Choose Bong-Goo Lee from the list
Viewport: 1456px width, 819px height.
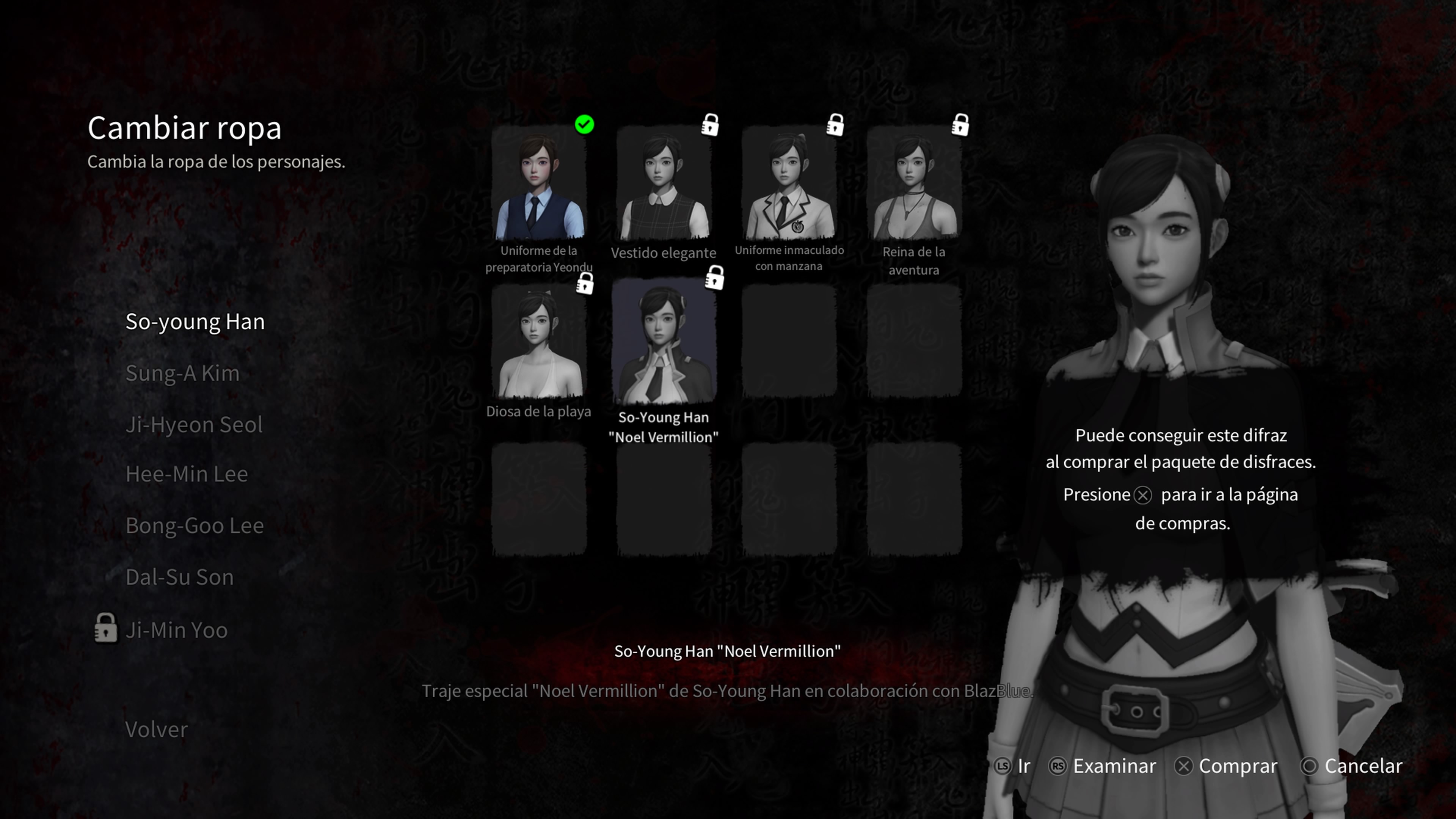click(195, 526)
